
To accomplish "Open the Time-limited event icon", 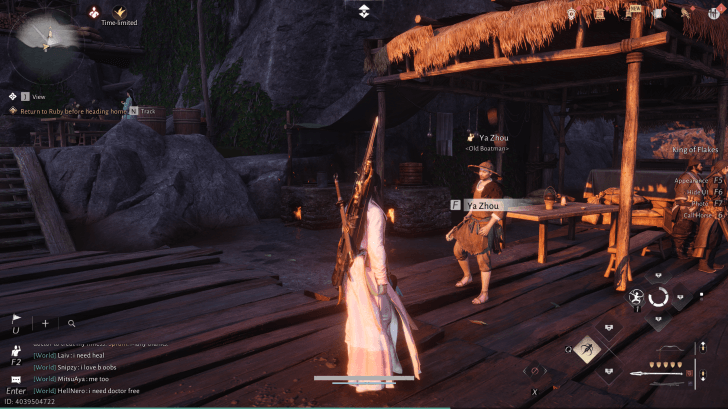I will pos(120,12).
